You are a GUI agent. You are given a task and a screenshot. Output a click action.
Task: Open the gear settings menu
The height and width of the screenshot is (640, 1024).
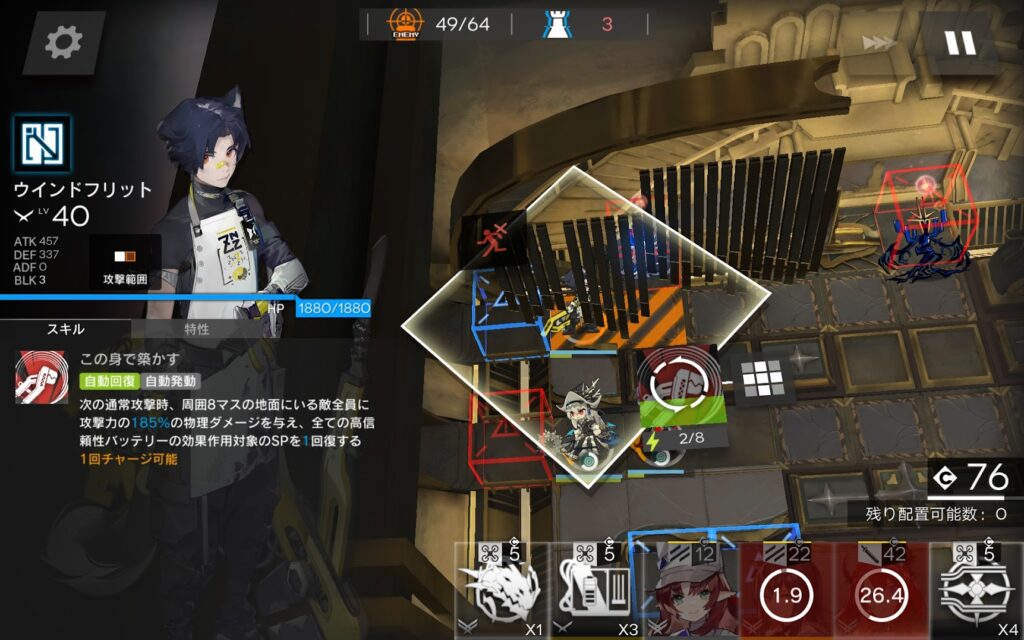(x=64, y=42)
